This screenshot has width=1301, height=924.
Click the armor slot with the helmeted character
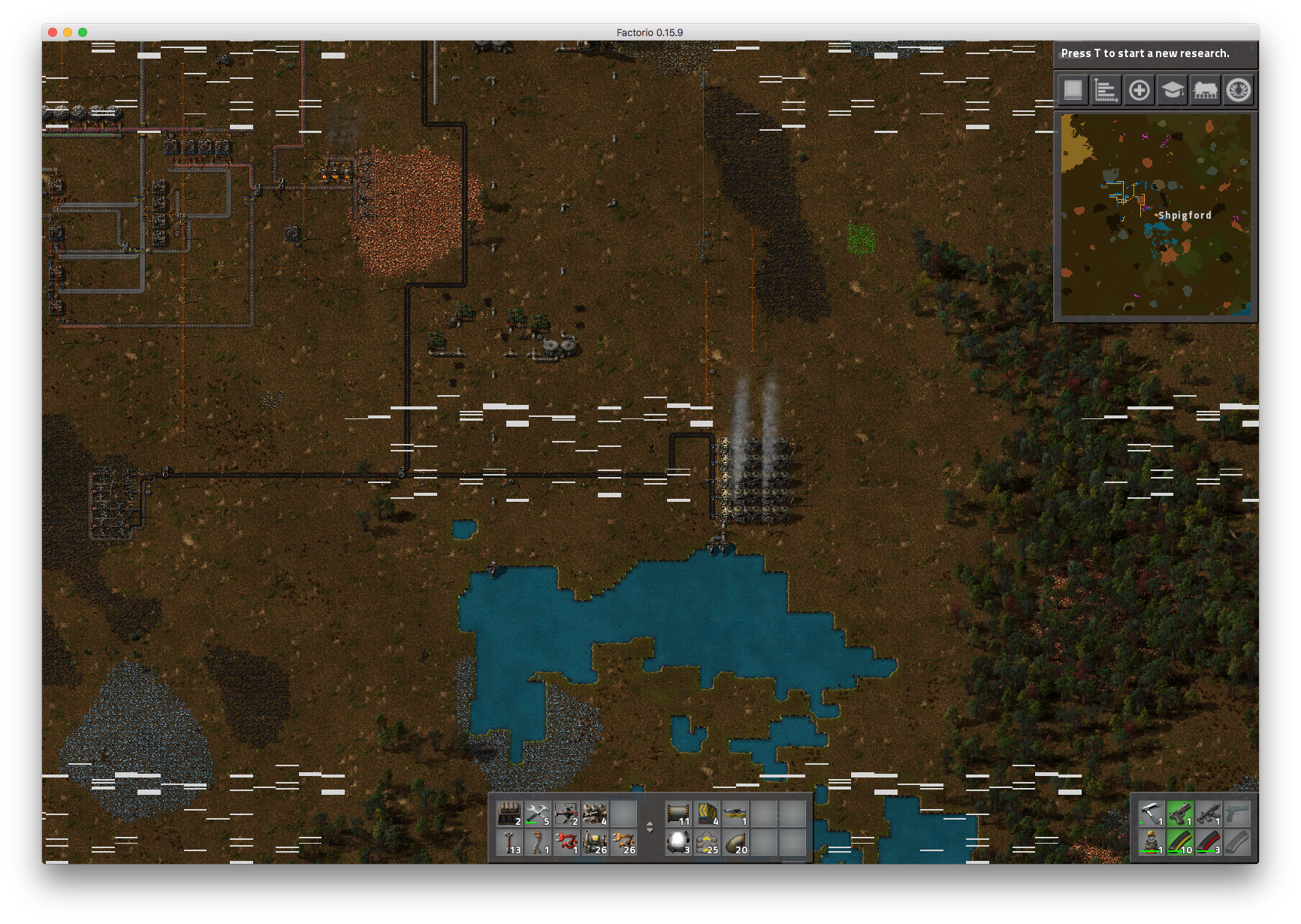coord(1152,842)
